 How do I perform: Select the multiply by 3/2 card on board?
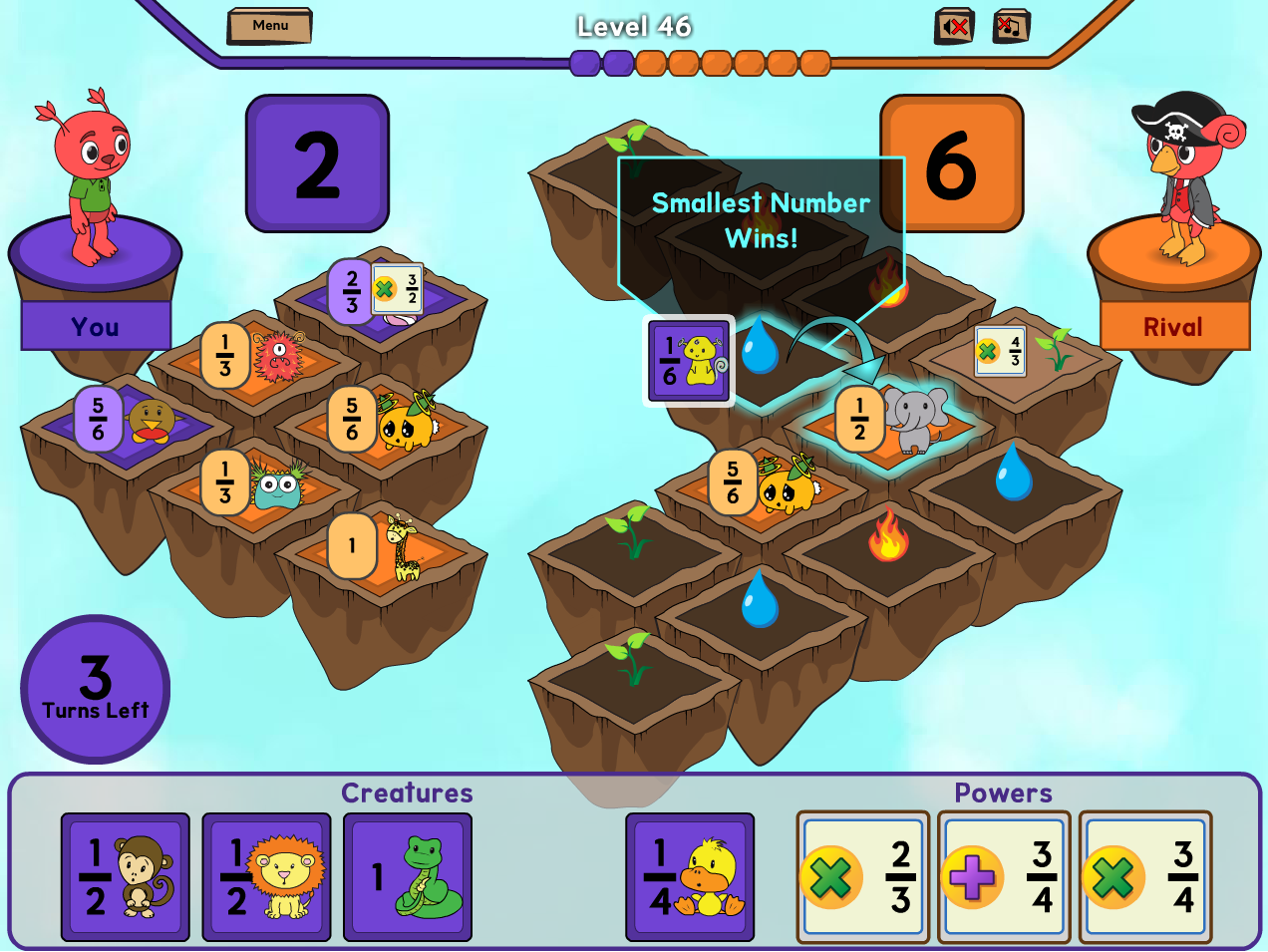pos(397,289)
